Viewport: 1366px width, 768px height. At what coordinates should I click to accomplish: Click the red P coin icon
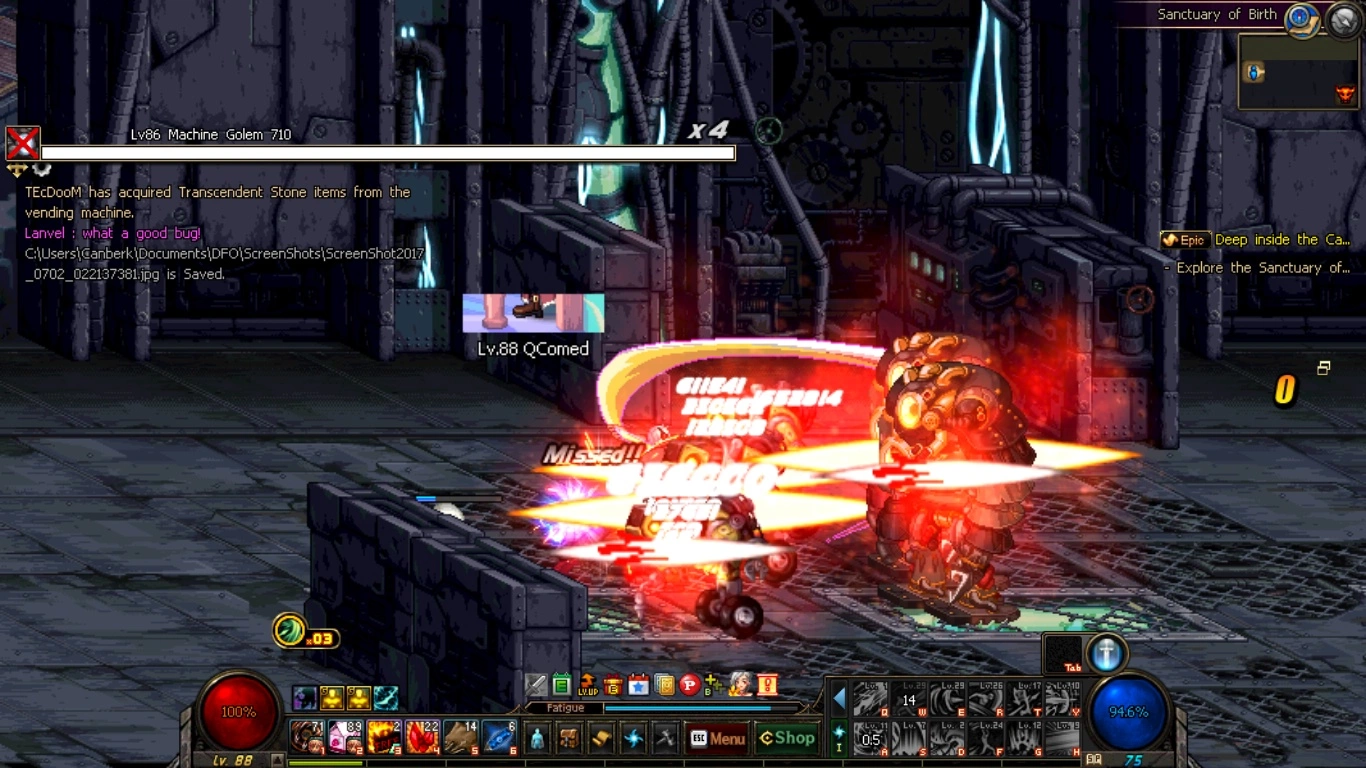(689, 685)
